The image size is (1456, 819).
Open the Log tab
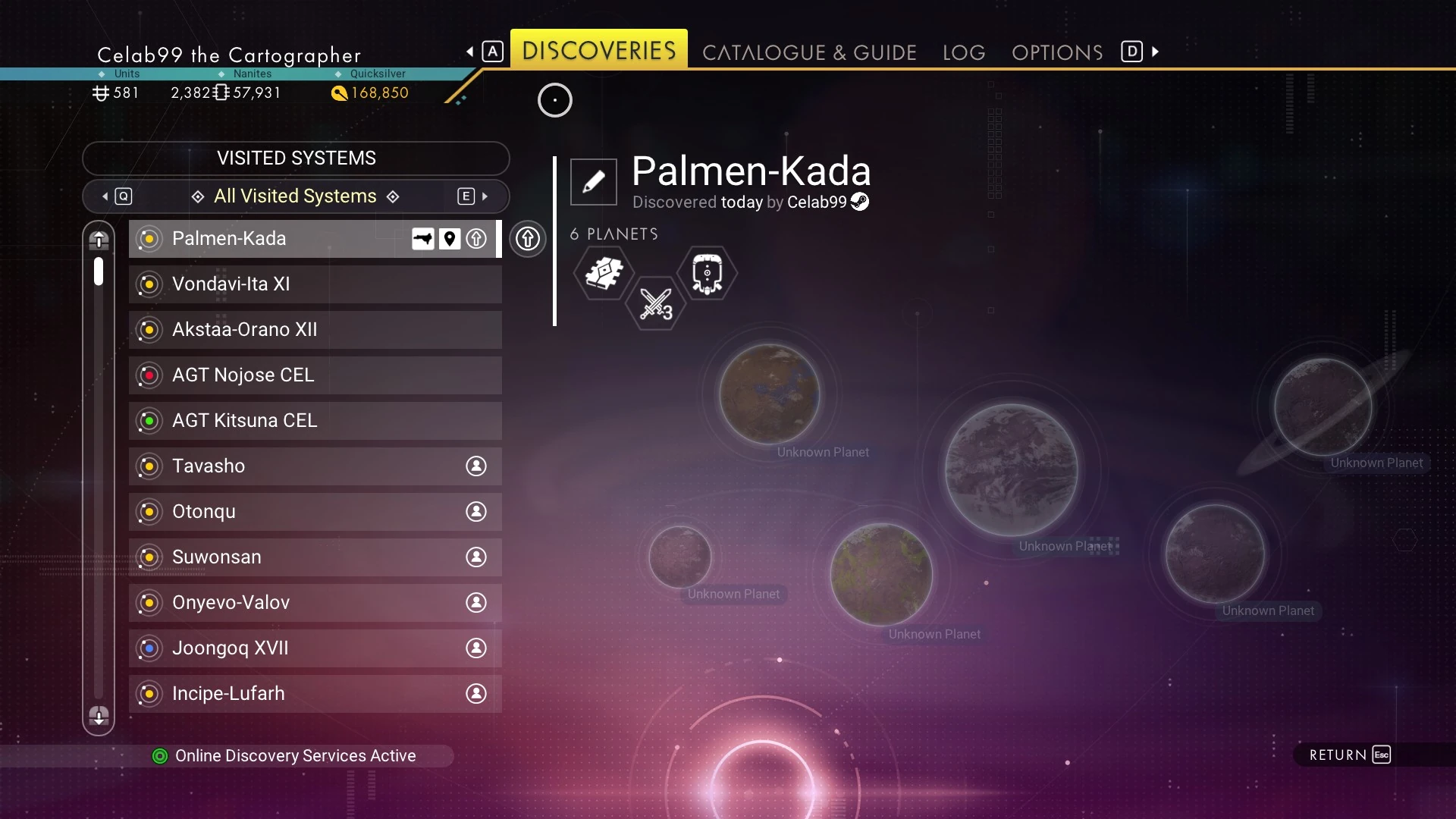coord(964,52)
